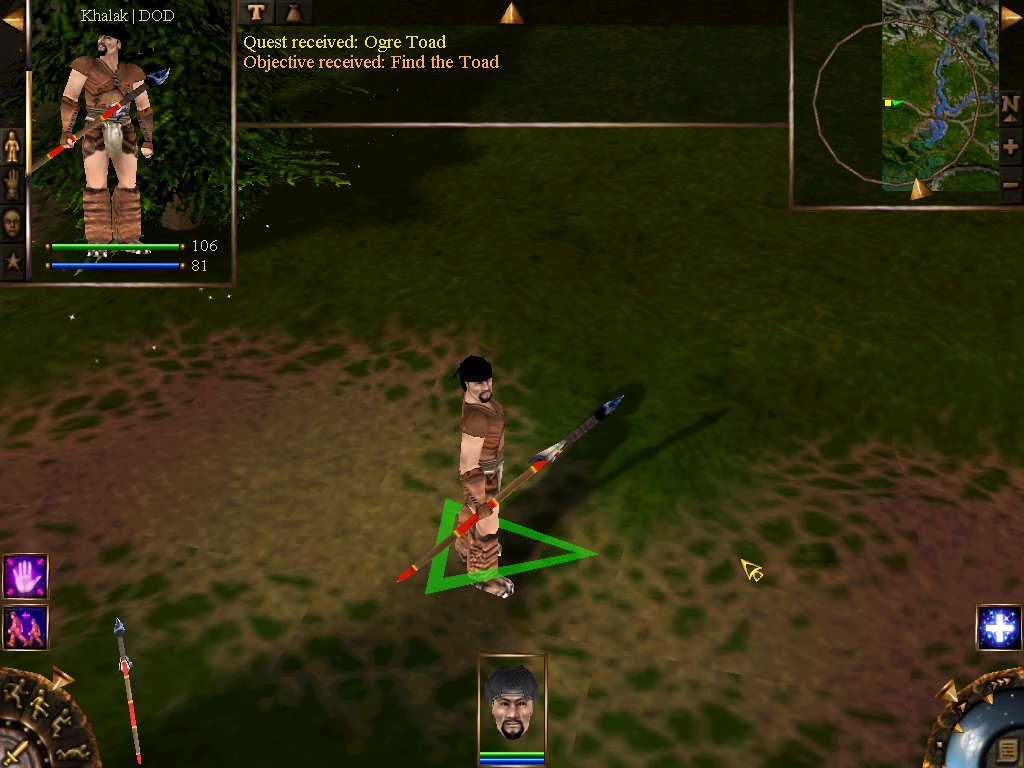Viewport: 1024px width, 768px height.
Task: Collapse the message log with top arrow
Action: pyautogui.click(x=511, y=13)
